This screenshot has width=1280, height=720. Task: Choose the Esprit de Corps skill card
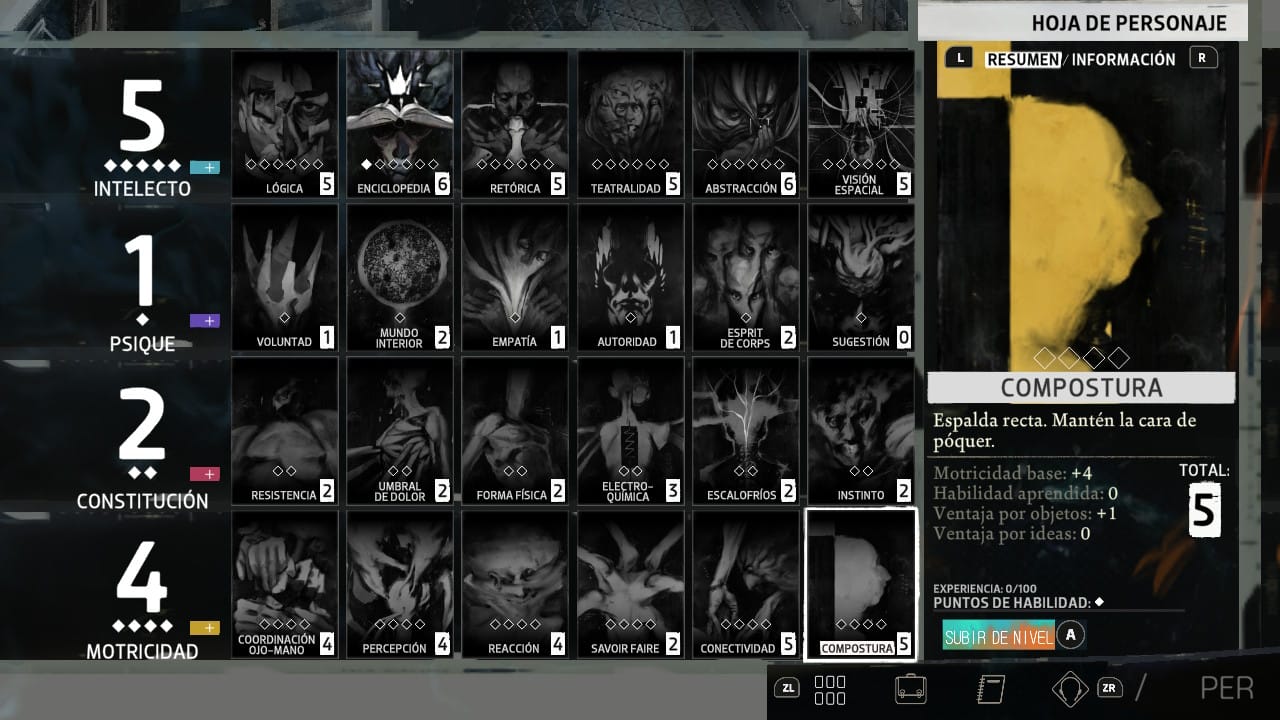point(745,277)
